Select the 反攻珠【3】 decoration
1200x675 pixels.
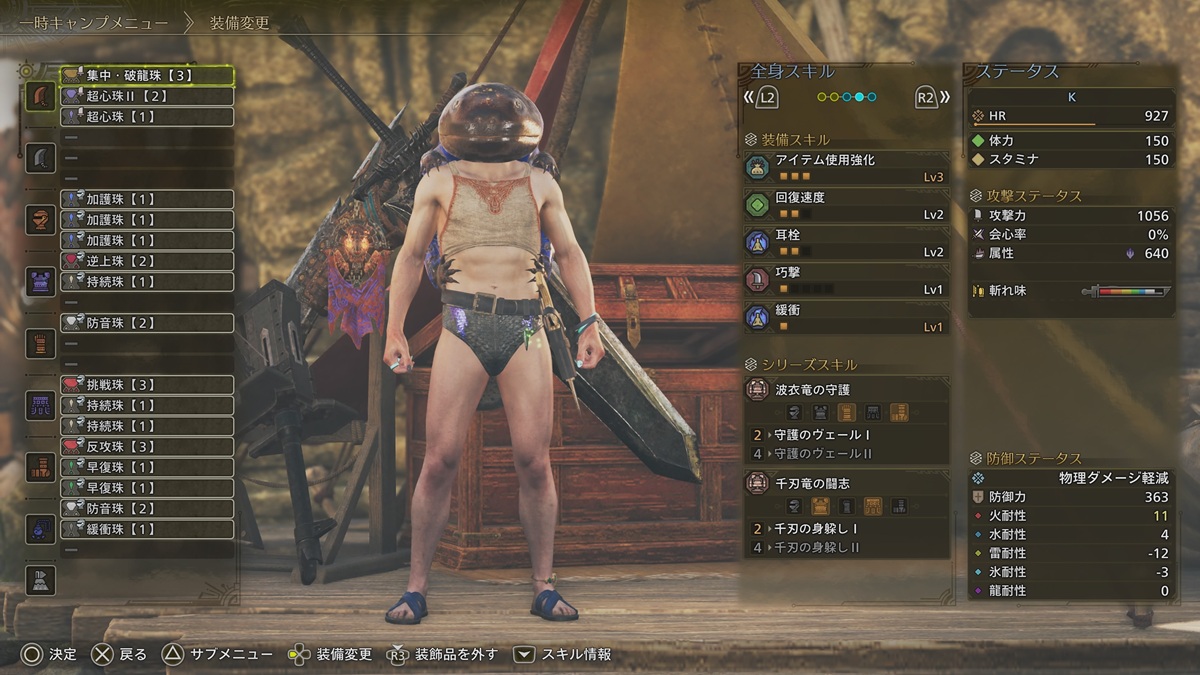(146, 446)
